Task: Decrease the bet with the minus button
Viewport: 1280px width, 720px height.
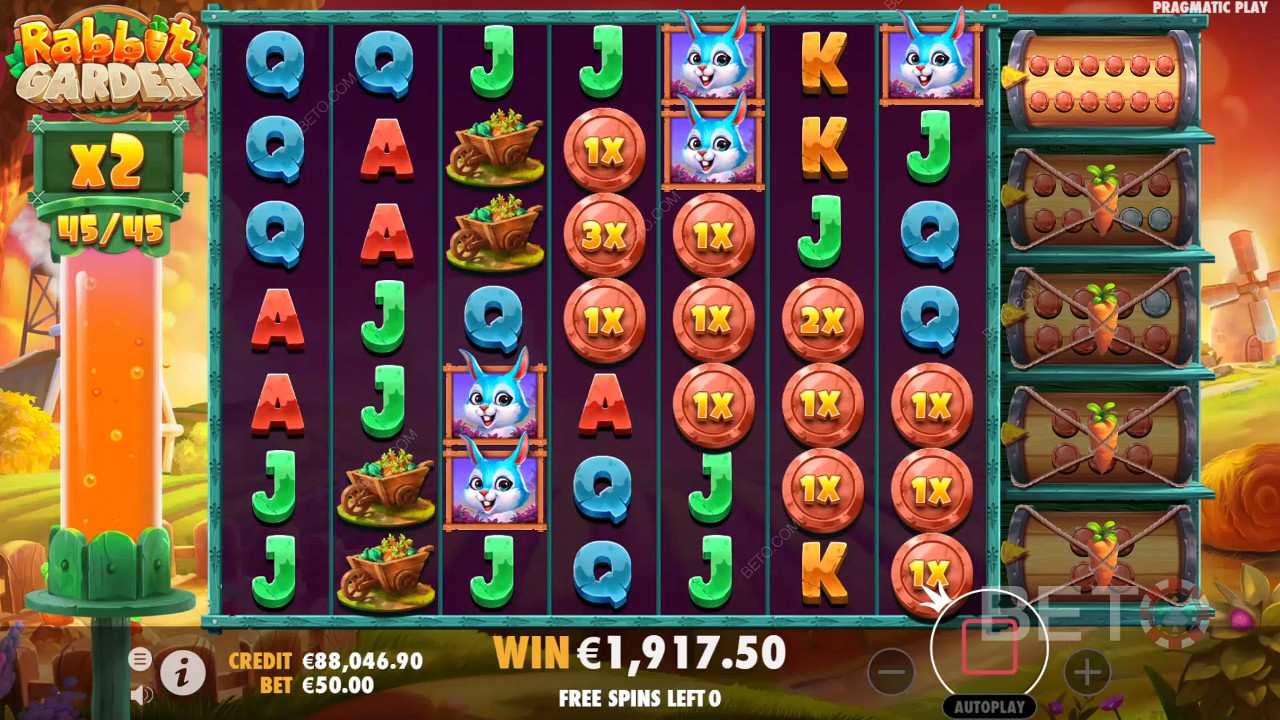Action: [x=891, y=672]
